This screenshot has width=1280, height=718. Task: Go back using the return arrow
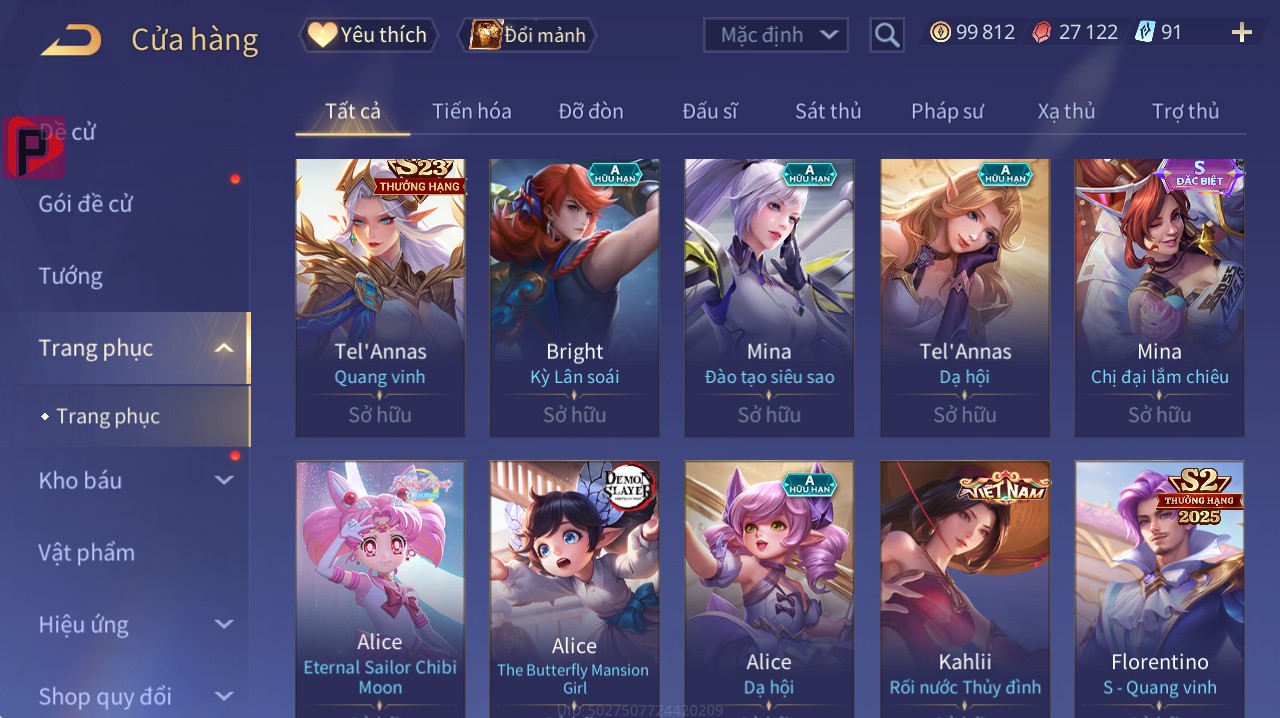[71, 40]
